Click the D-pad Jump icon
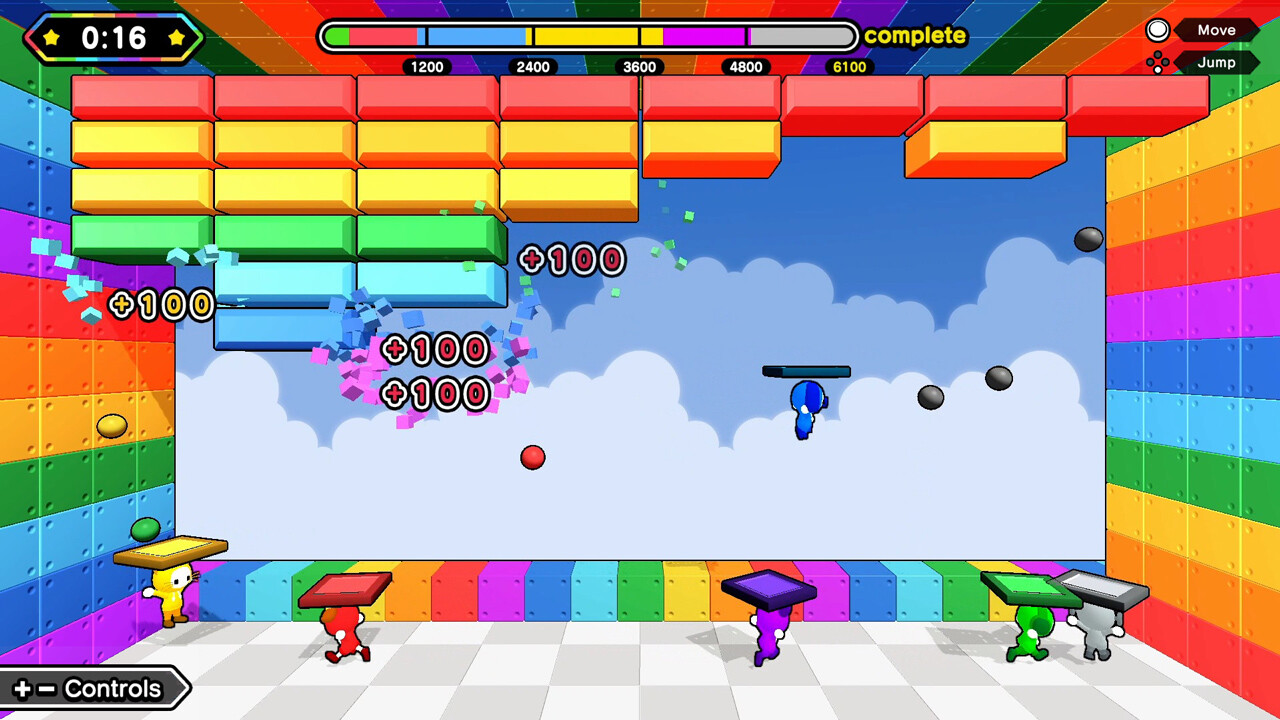Screen dimensions: 1280x720 coord(1158,62)
